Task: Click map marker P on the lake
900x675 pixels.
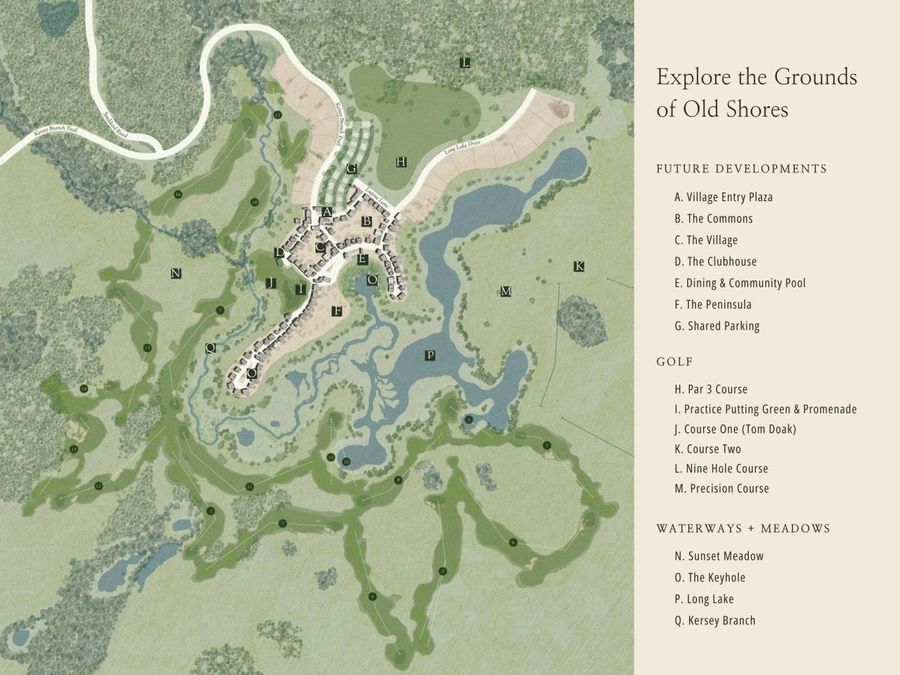Action: (x=430, y=355)
